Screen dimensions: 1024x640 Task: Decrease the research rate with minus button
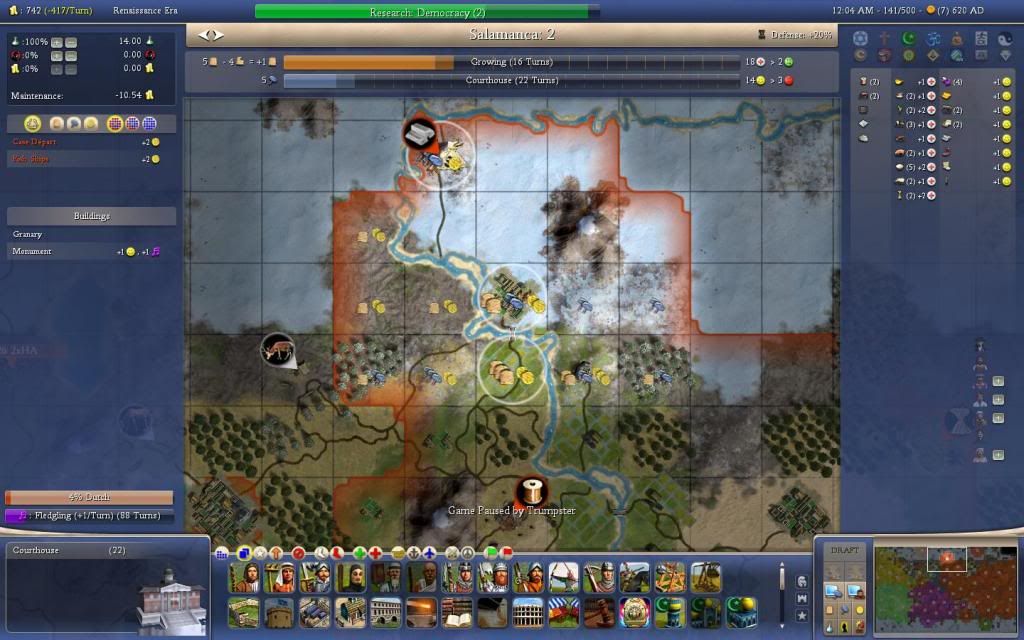(71, 42)
